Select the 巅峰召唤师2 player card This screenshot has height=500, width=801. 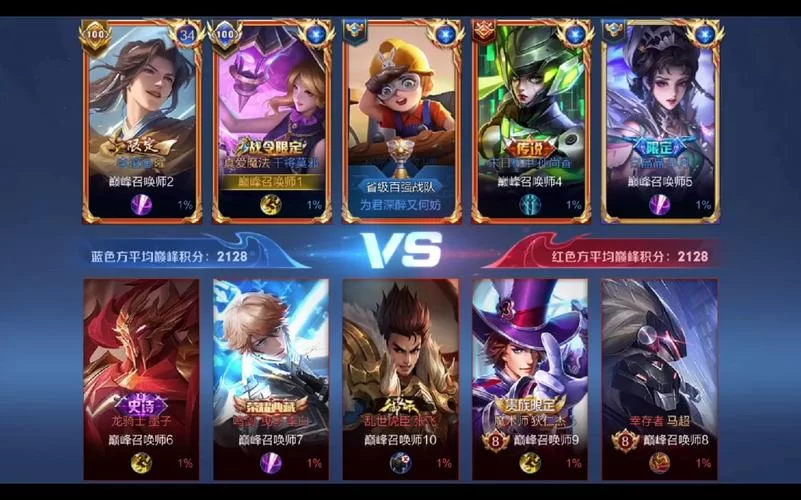[x=142, y=122]
